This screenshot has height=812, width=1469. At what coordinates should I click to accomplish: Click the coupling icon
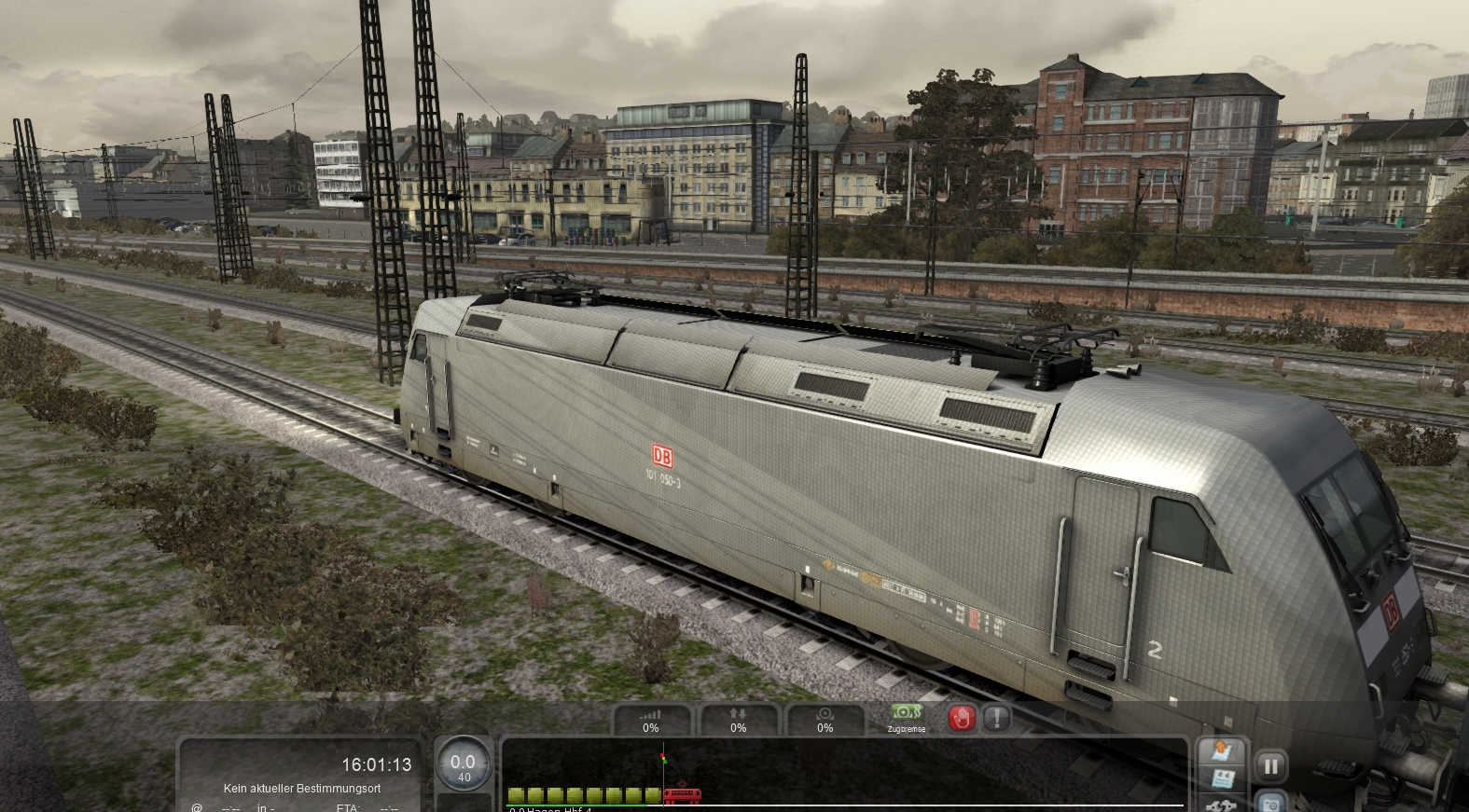(1222, 804)
